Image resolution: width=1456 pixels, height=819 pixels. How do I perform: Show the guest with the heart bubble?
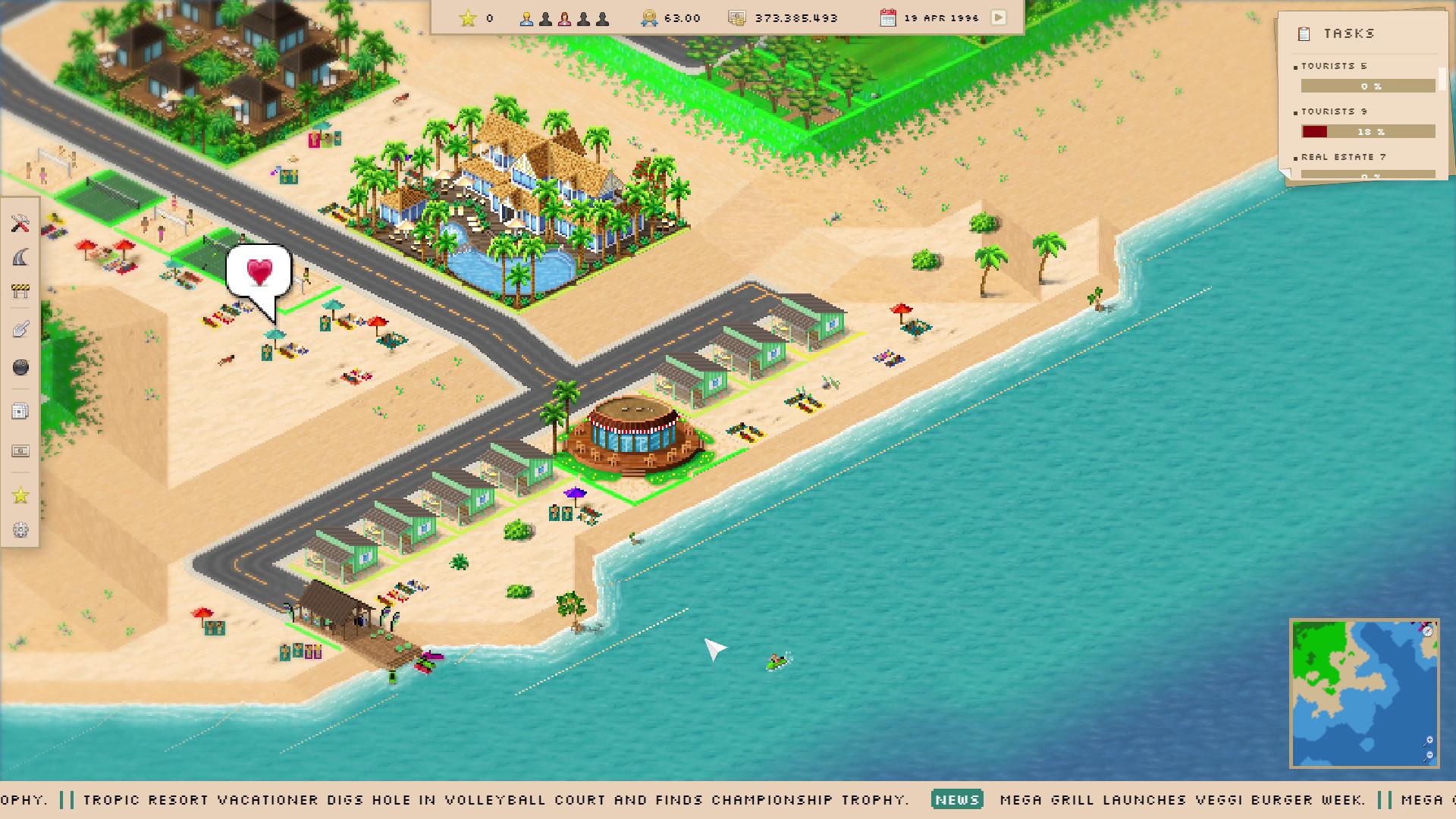click(260, 271)
